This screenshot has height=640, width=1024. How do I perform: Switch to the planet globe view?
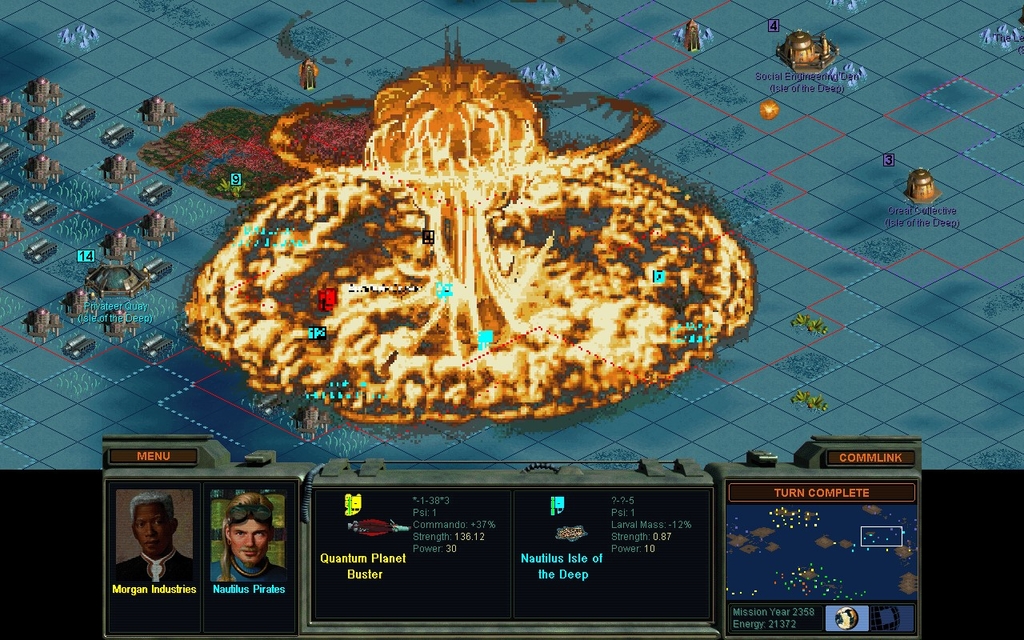click(846, 617)
